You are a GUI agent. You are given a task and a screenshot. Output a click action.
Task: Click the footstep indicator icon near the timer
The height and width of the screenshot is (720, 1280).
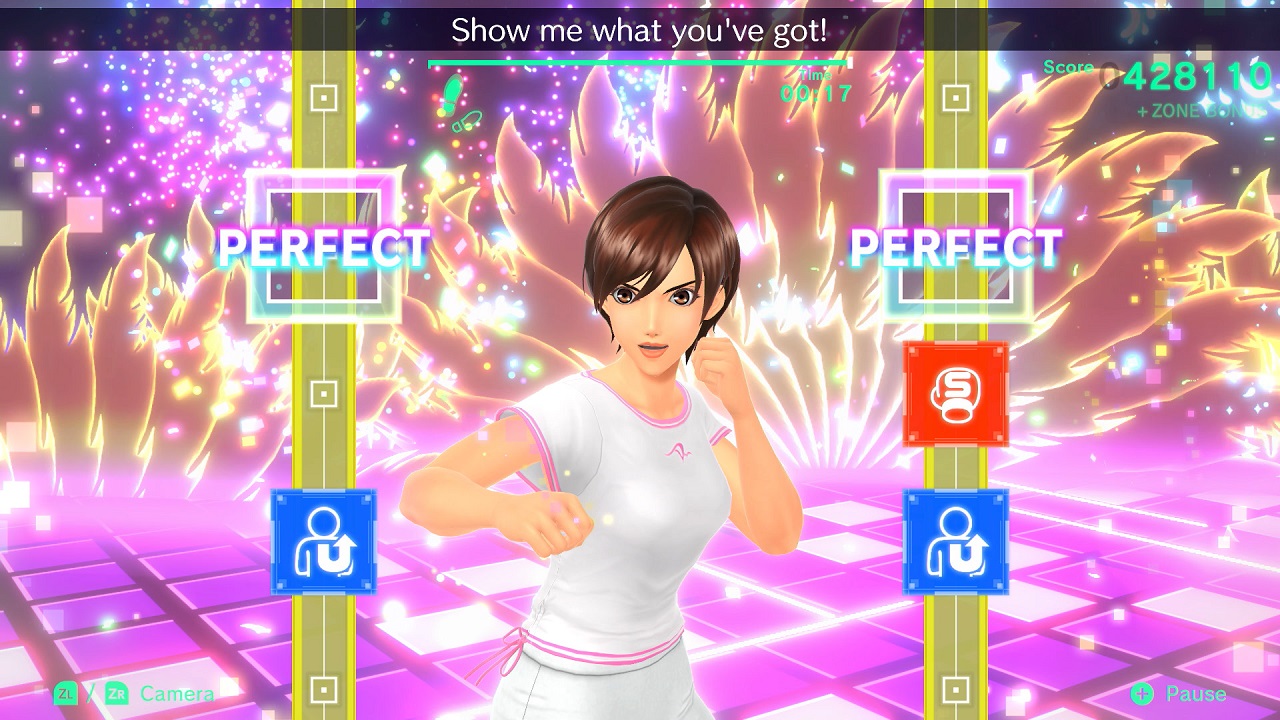[451, 95]
